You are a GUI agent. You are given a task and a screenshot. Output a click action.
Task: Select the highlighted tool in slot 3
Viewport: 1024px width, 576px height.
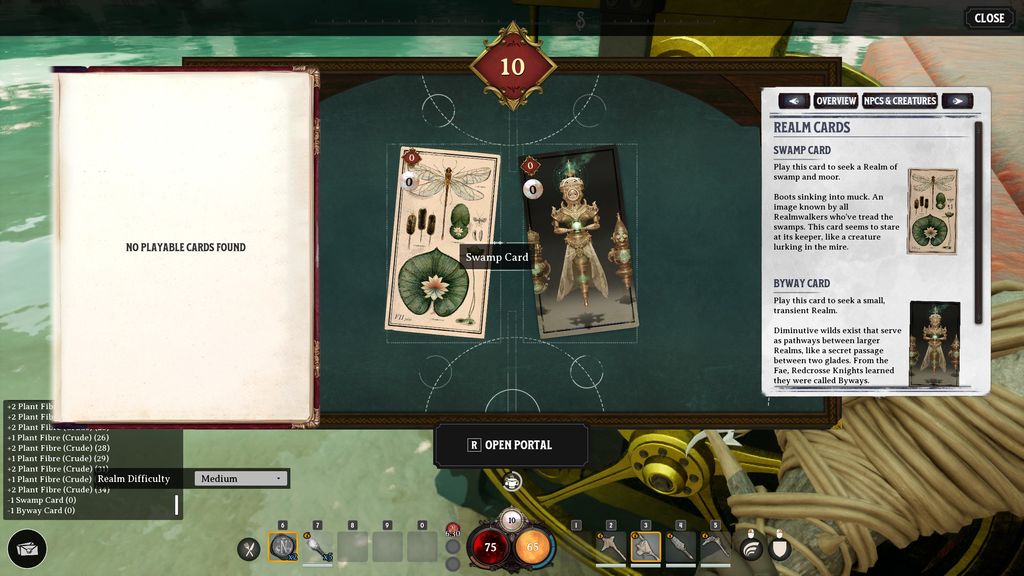coord(646,546)
